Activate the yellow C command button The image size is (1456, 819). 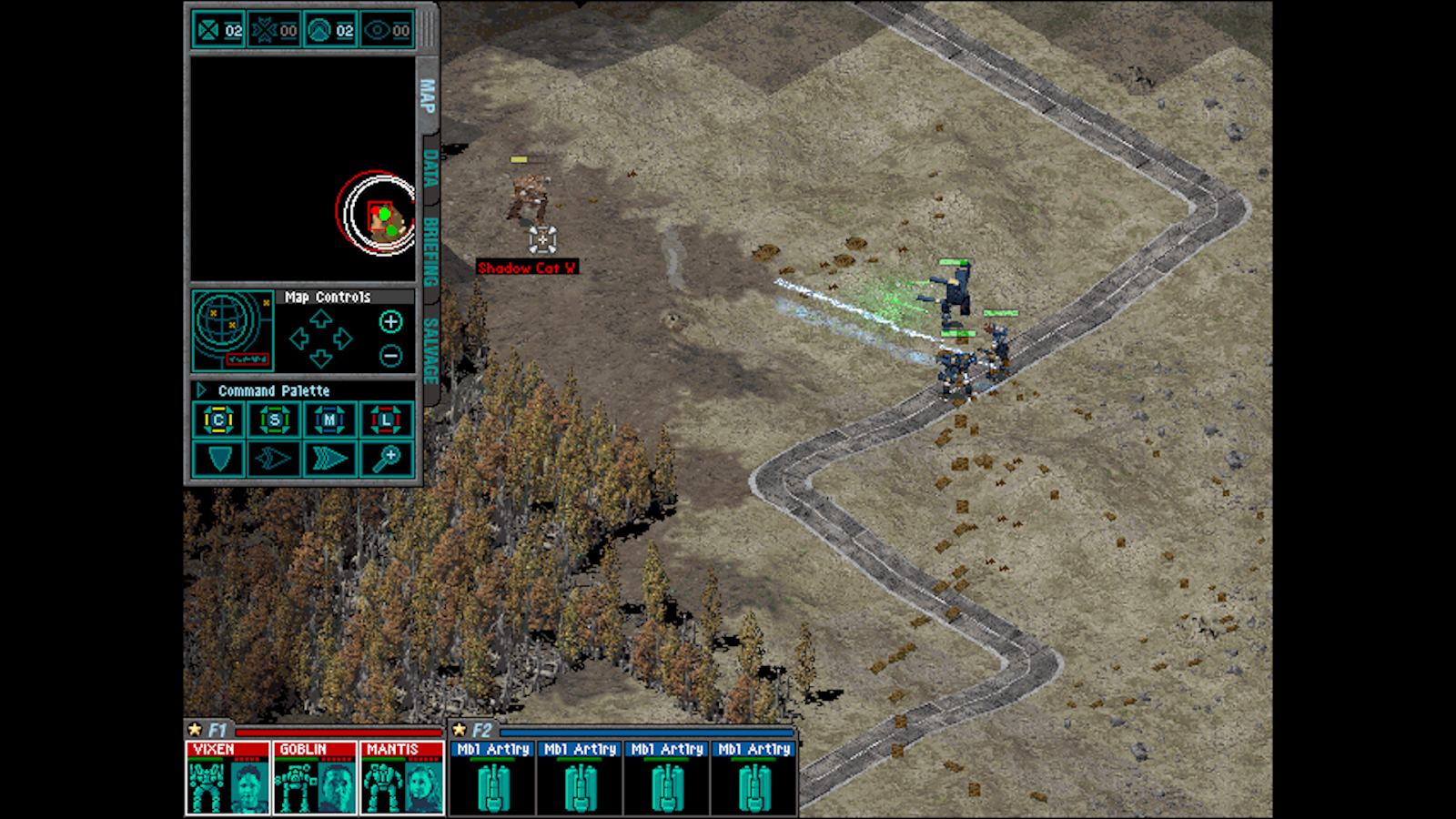218,420
